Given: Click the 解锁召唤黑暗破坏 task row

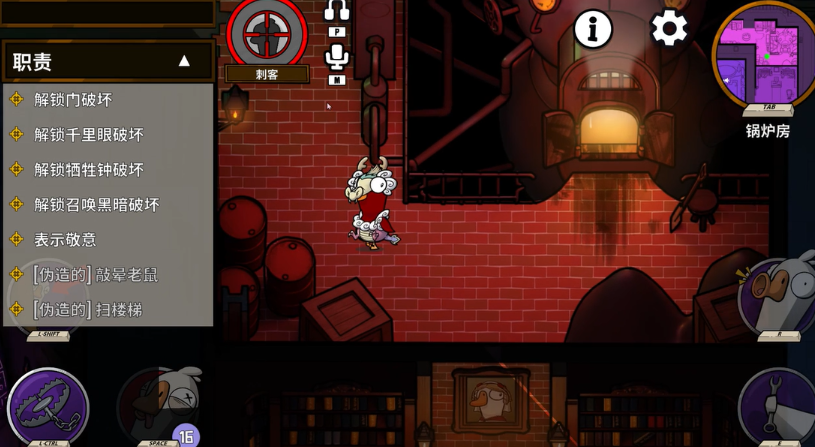Looking at the screenshot, I should (97, 205).
